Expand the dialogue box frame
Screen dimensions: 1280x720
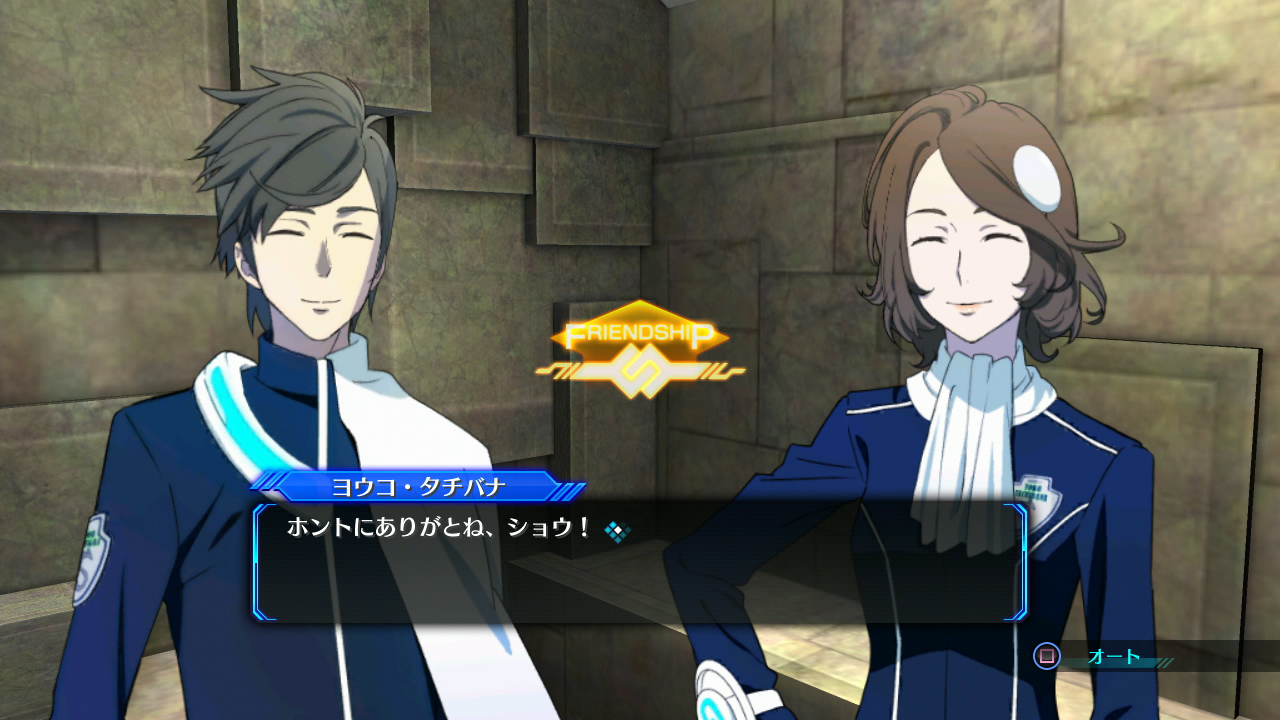640,565
